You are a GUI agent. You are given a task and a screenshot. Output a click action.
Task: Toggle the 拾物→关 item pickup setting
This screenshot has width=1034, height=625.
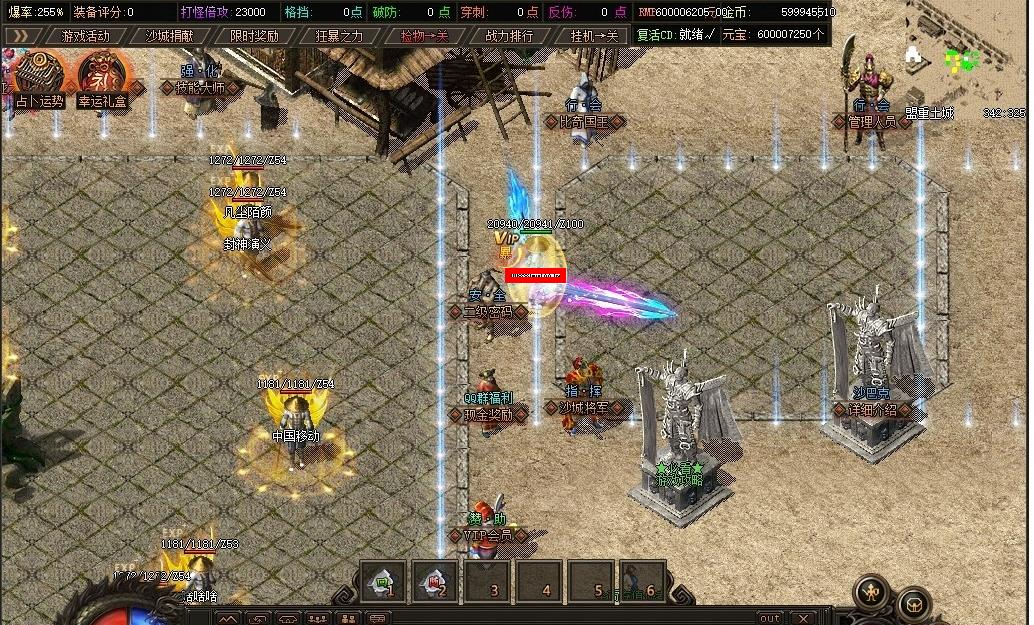pyautogui.click(x=424, y=36)
